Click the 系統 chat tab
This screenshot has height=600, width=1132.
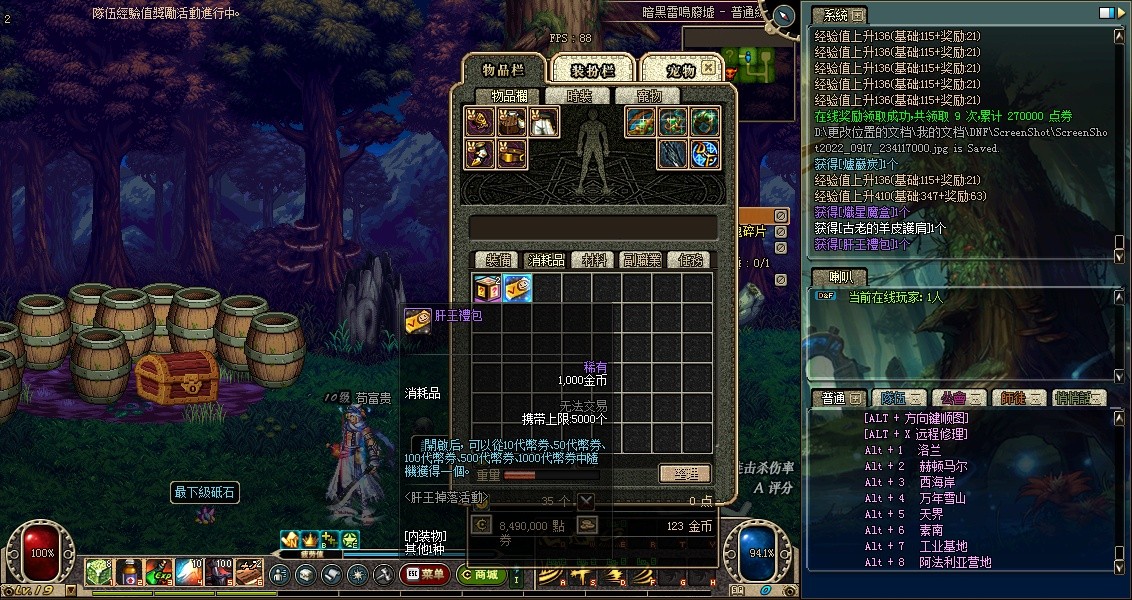pos(837,15)
